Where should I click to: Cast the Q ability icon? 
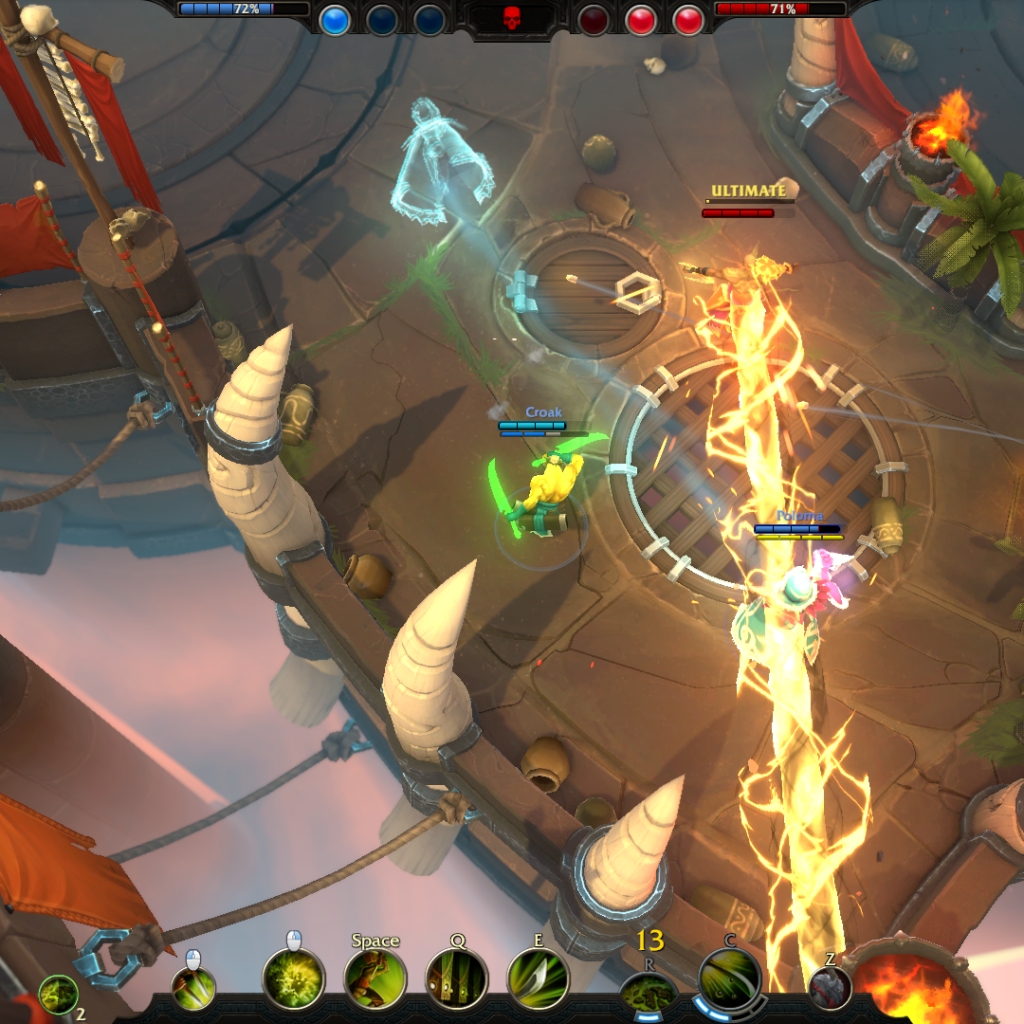[457, 979]
